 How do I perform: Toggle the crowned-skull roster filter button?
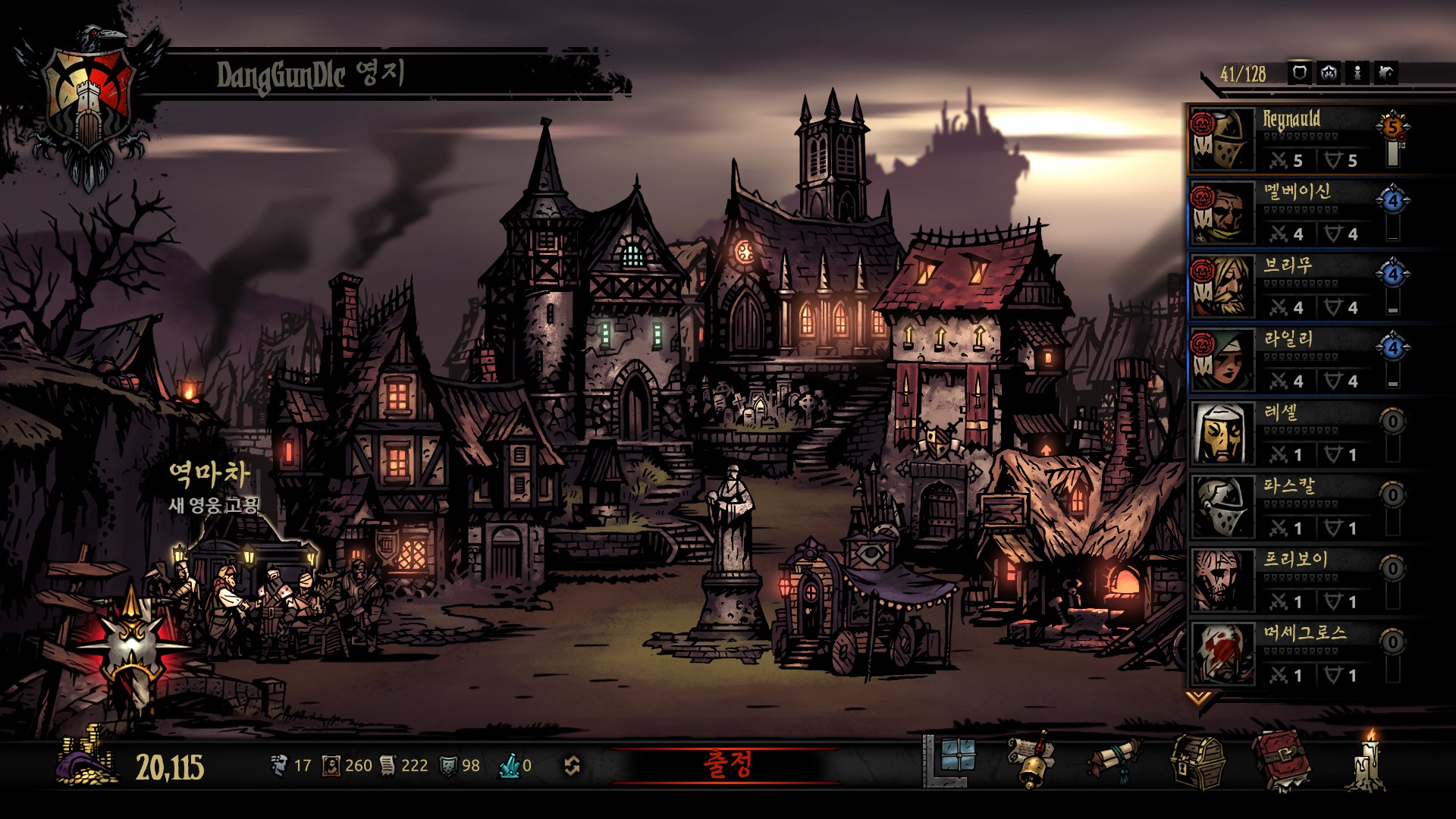(x=1329, y=74)
